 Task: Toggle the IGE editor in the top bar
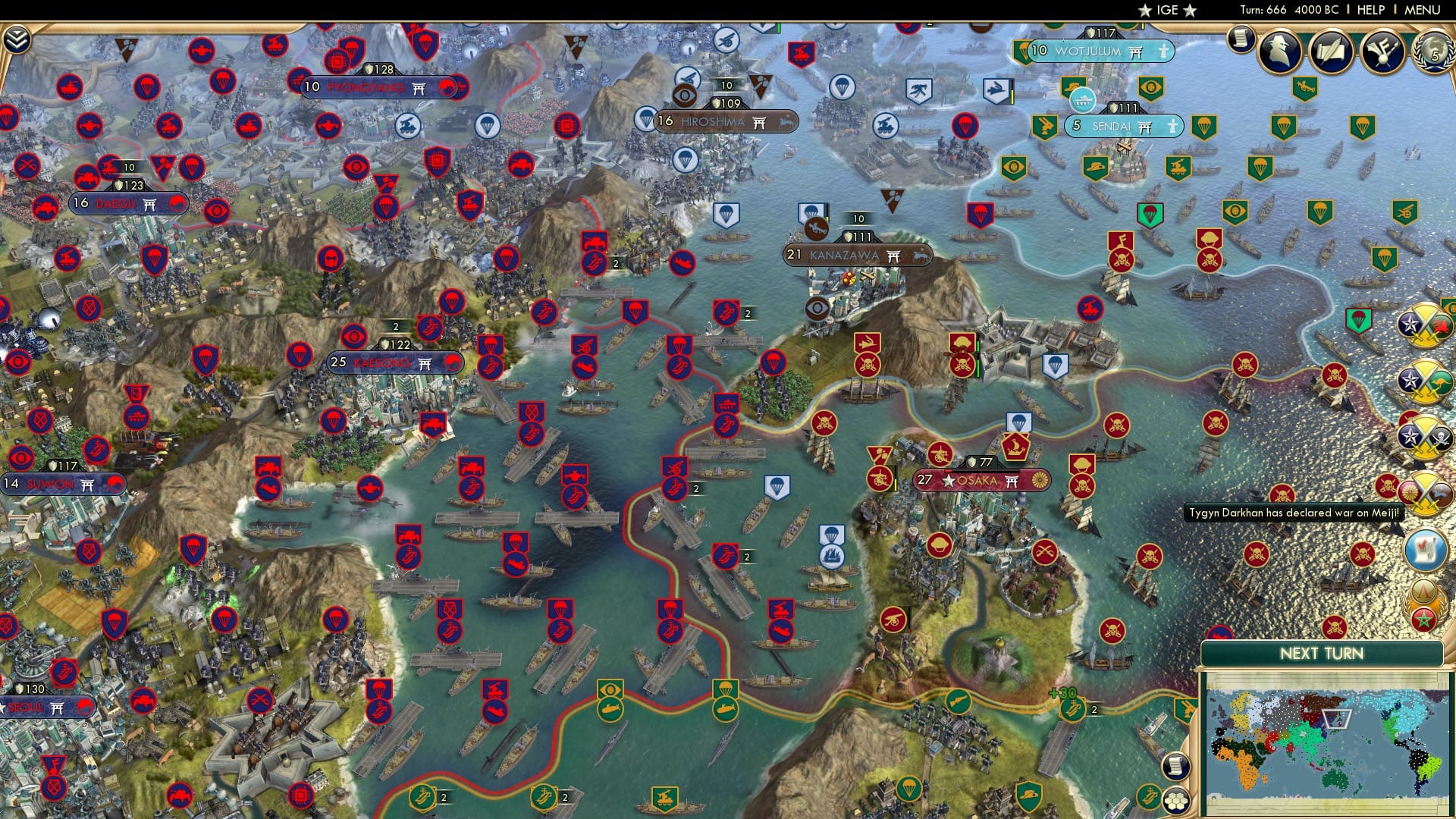(1165, 11)
